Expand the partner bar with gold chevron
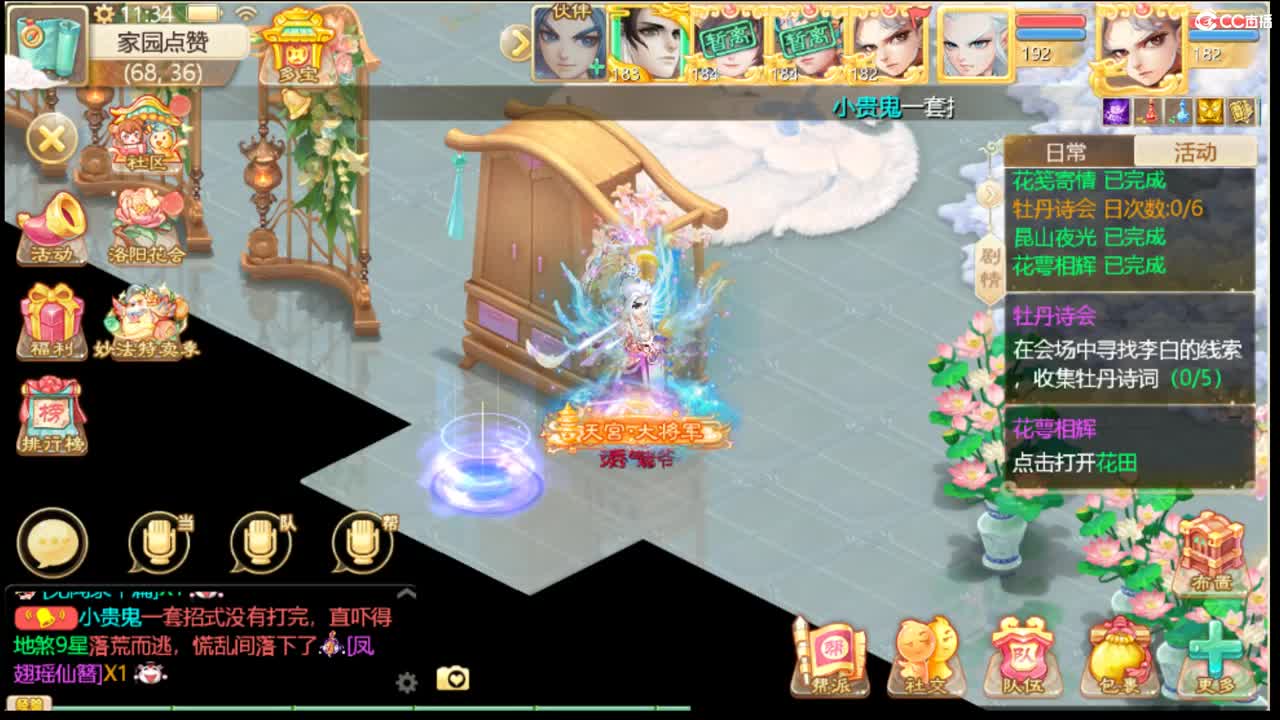This screenshot has width=1280, height=720. tap(516, 42)
